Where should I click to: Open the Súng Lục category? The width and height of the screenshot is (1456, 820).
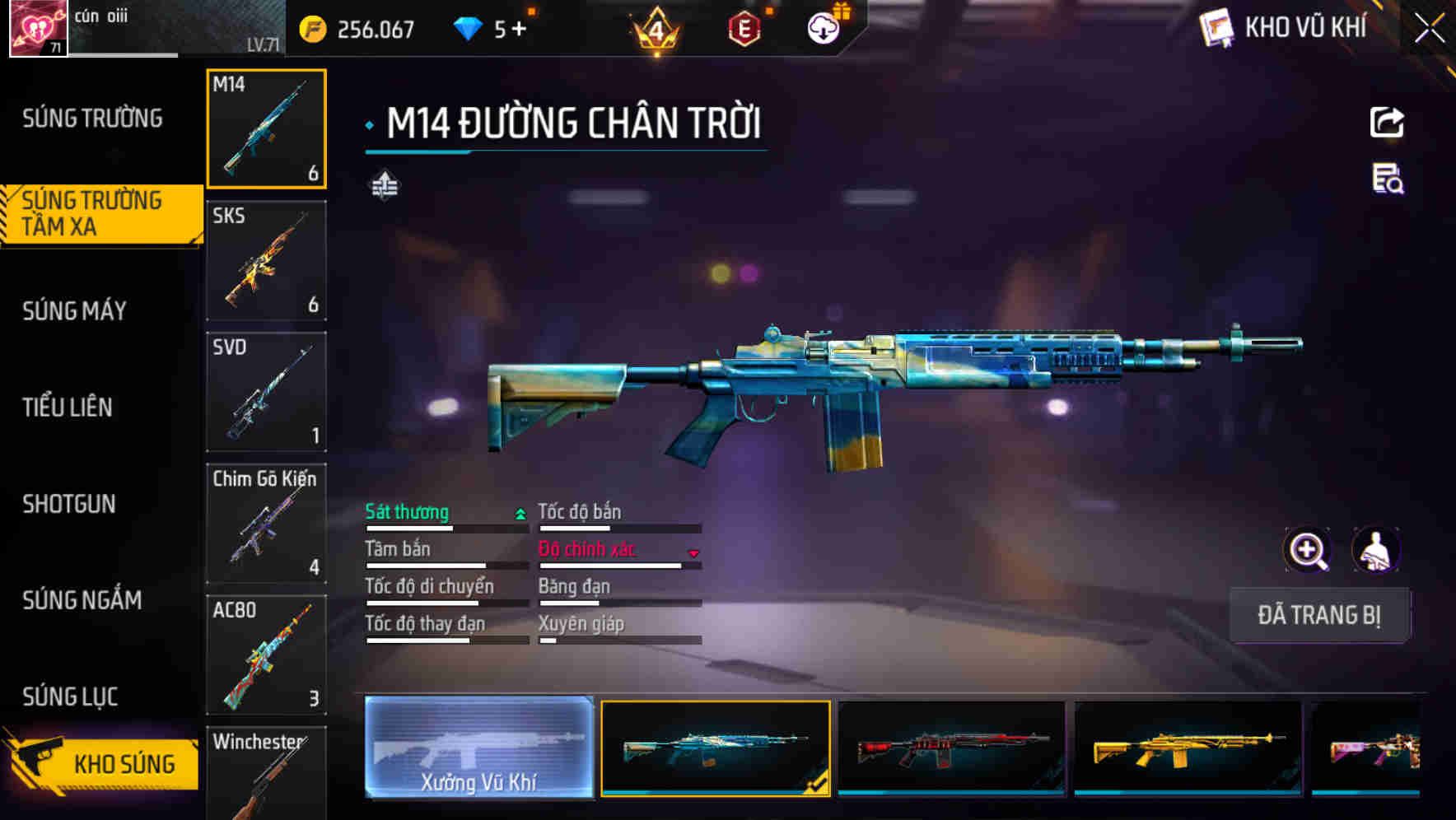(x=71, y=697)
